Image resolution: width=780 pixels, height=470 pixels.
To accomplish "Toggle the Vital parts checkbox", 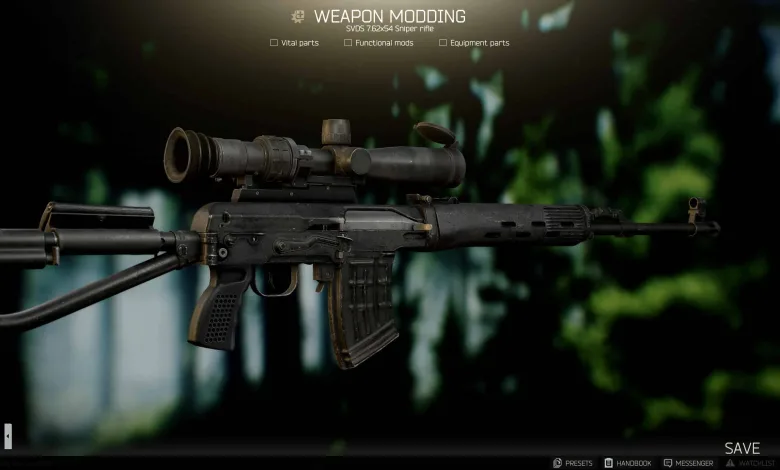I will pos(274,43).
